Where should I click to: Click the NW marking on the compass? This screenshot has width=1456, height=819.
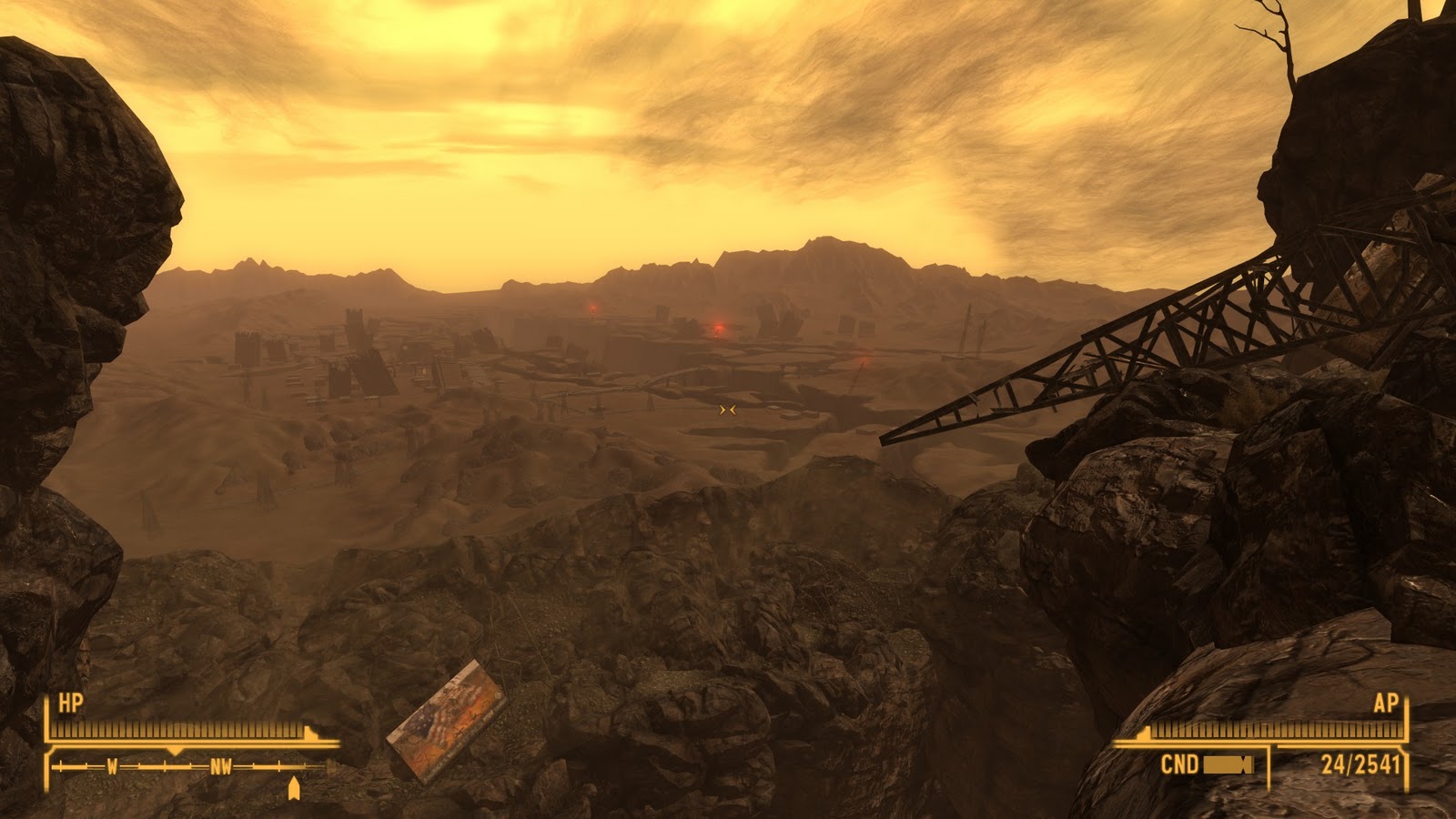(x=221, y=766)
